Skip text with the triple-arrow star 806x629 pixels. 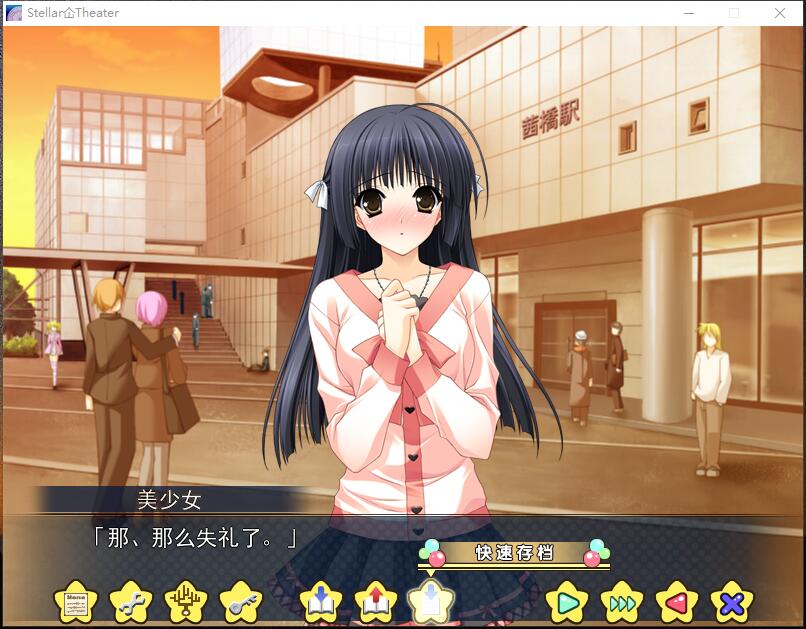(621, 603)
